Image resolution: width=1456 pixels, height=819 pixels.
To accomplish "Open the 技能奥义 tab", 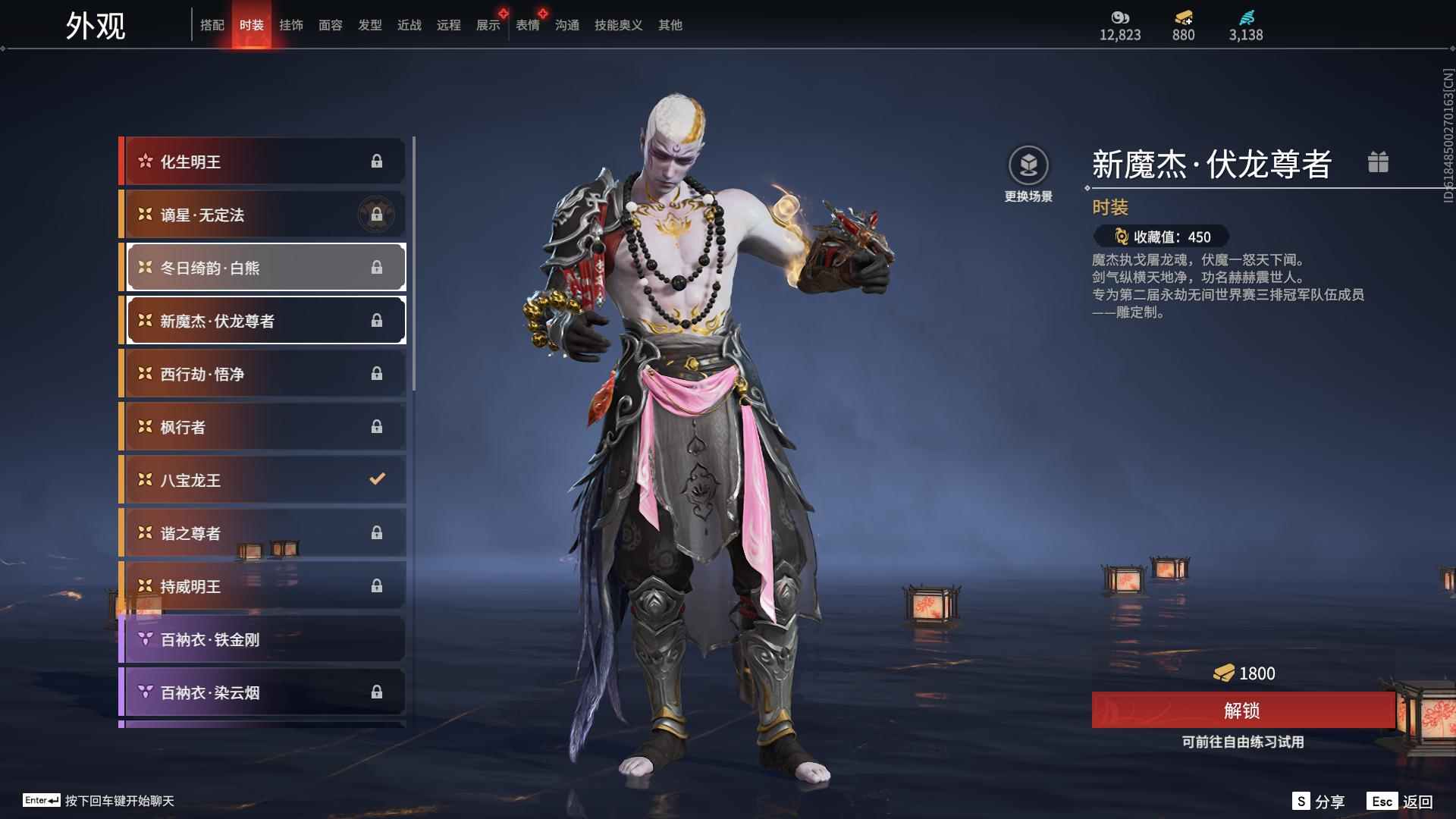I will click(618, 25).
